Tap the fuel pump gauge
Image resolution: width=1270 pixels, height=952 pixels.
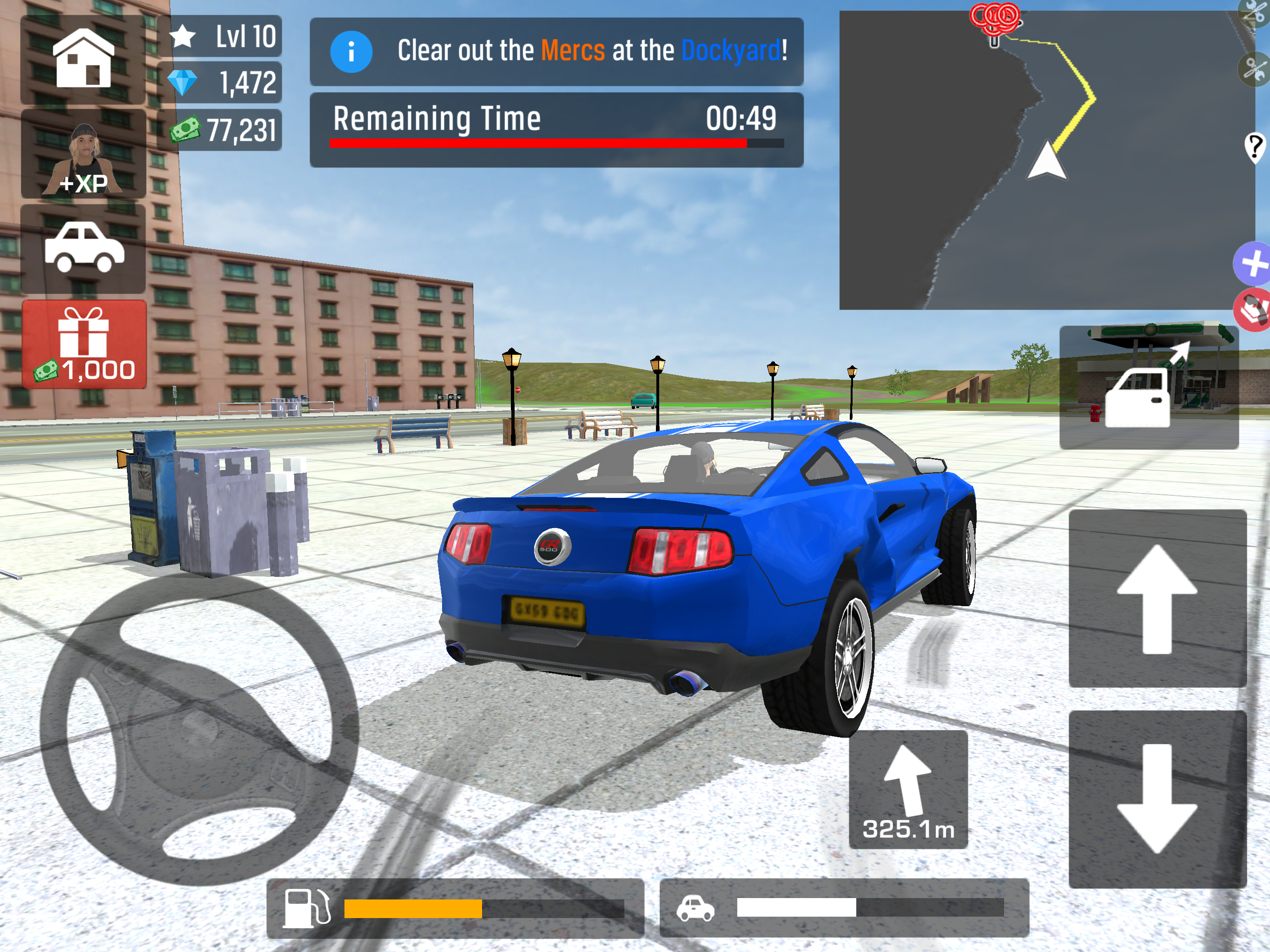tap(455, 908)
